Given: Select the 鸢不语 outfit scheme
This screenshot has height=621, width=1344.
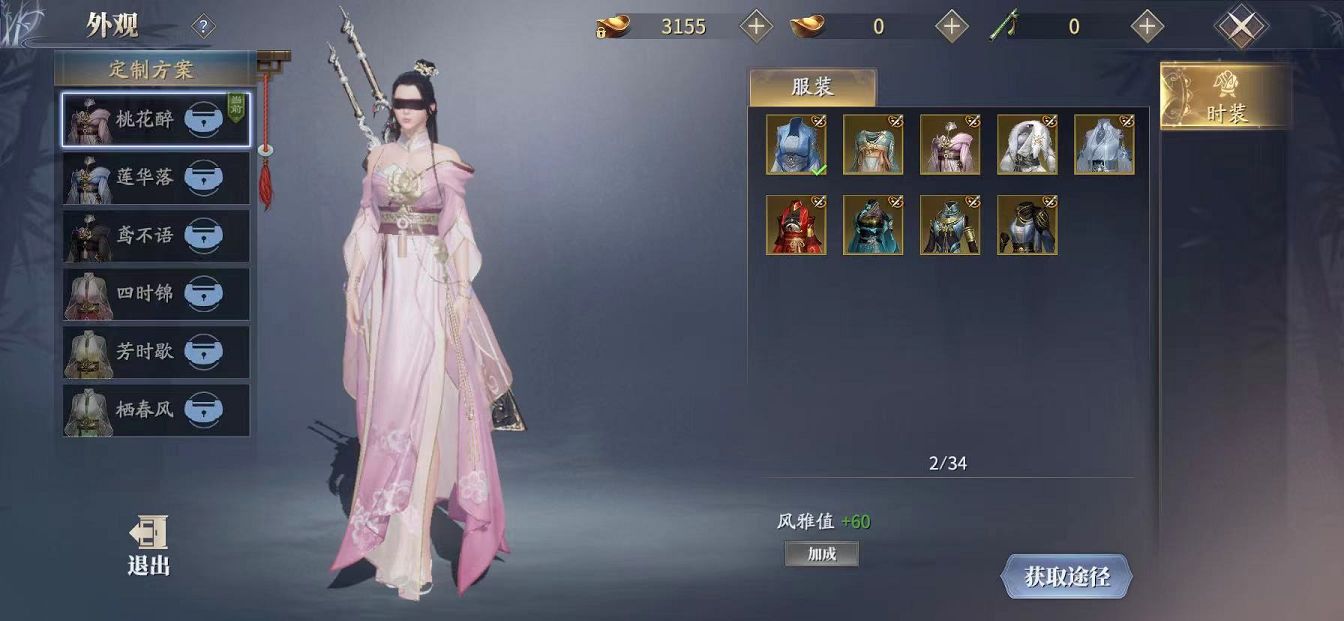Looking at the screenshot, I should [x=145, y=236].
